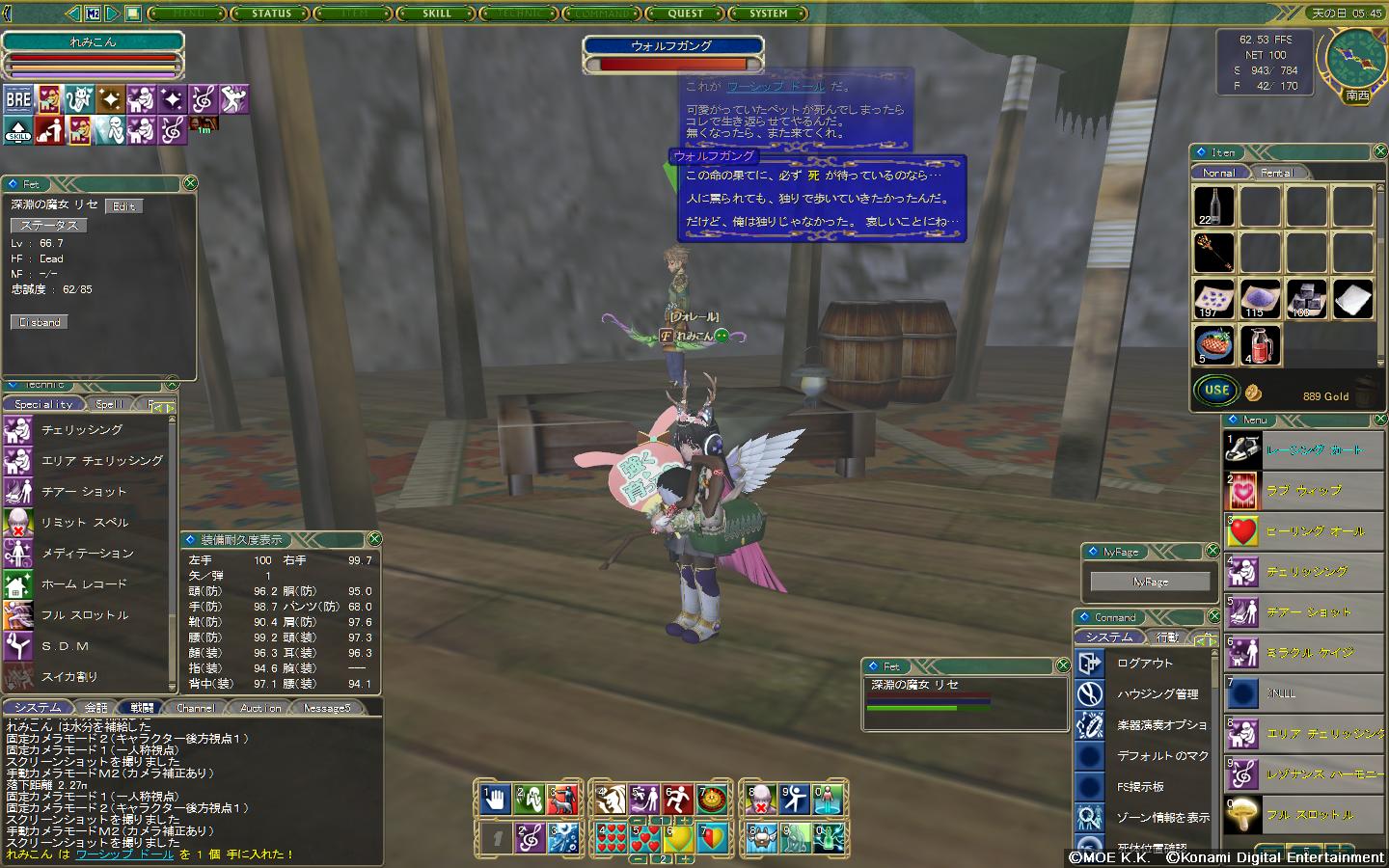Open the STATUS menu
The image size is (1389, 868).
pos(271,14)
